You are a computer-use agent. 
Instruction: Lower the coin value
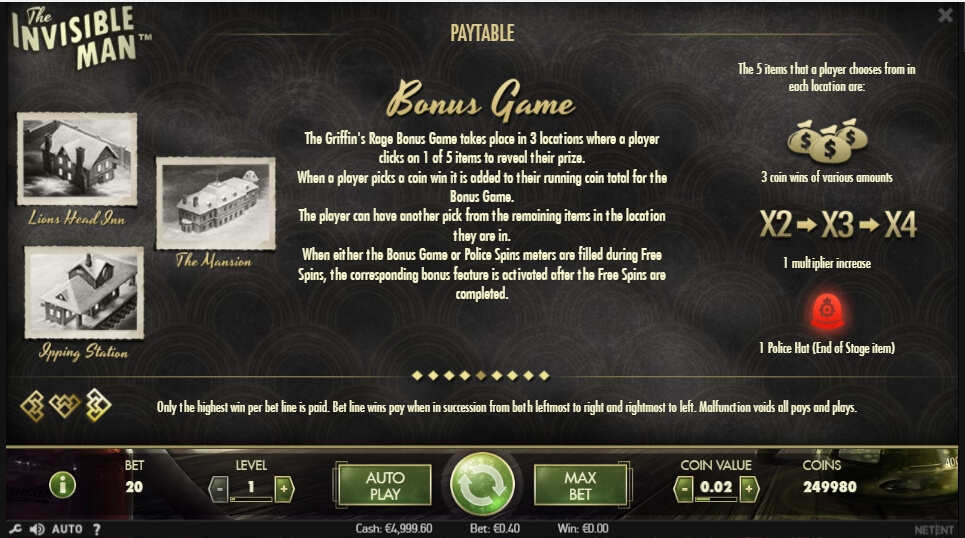click(684, 488)
